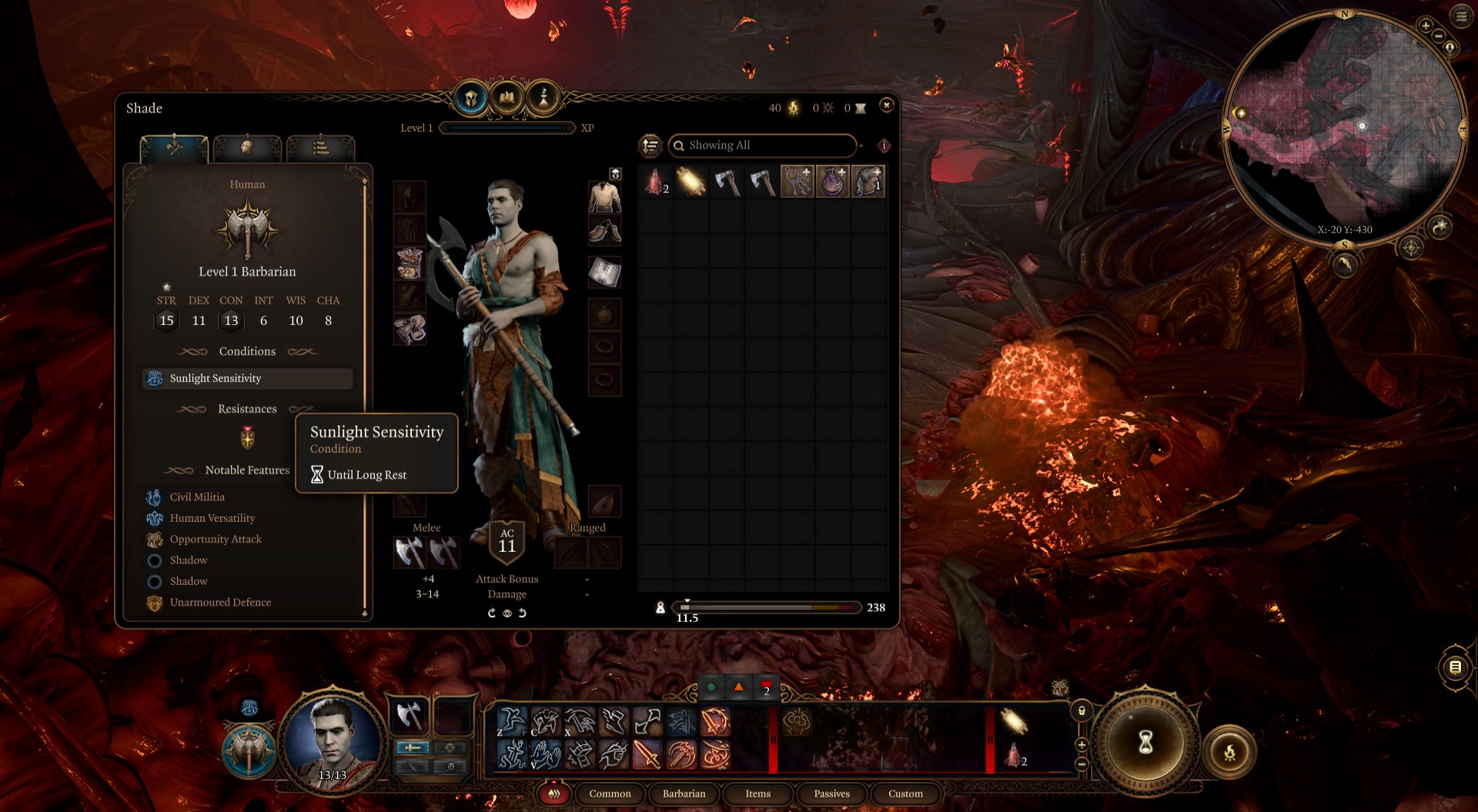
Task: Click Shade's character portrait
Action: point(333,739)
